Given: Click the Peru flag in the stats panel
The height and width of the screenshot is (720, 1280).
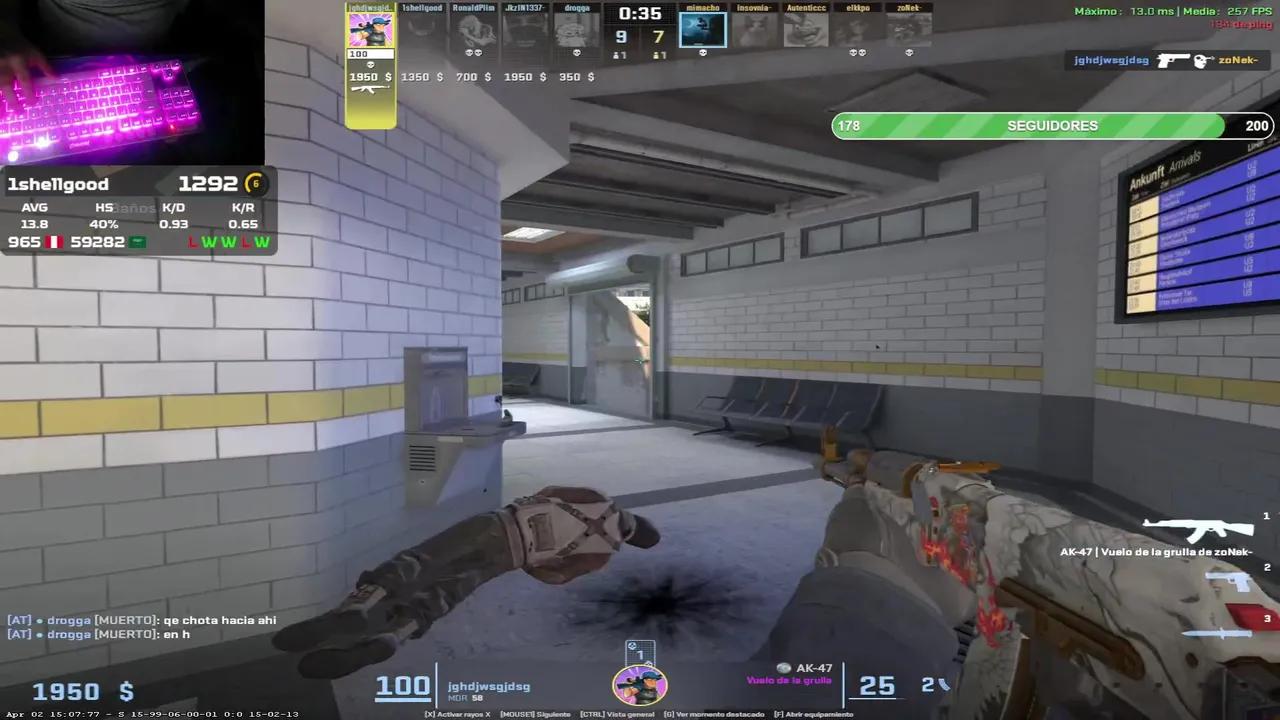Looking at the screenshot, I should pyautogui.click(x=53, y=241).
